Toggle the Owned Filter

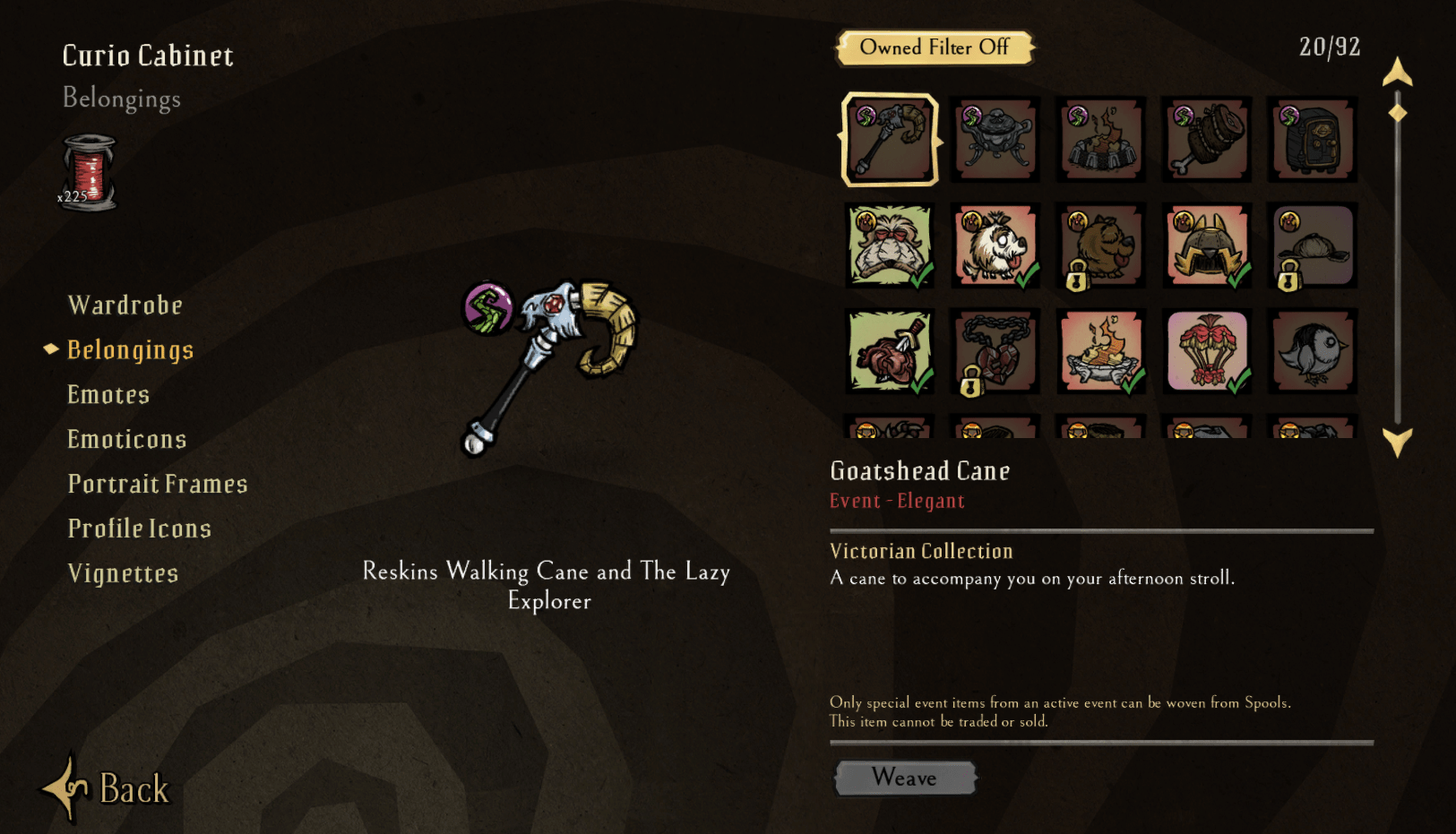935,47
